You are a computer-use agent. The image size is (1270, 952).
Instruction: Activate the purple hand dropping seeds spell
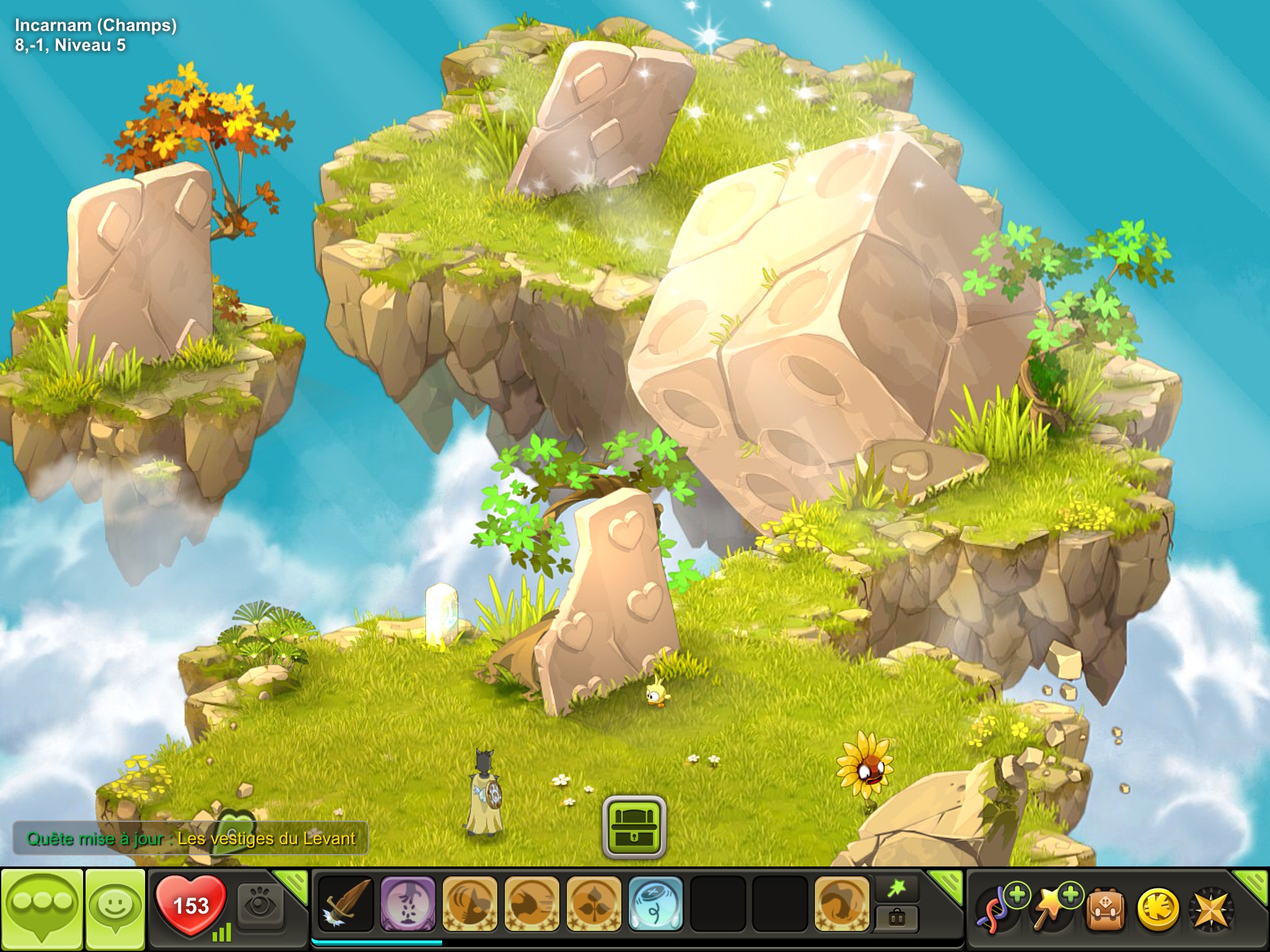coord(407,904)
